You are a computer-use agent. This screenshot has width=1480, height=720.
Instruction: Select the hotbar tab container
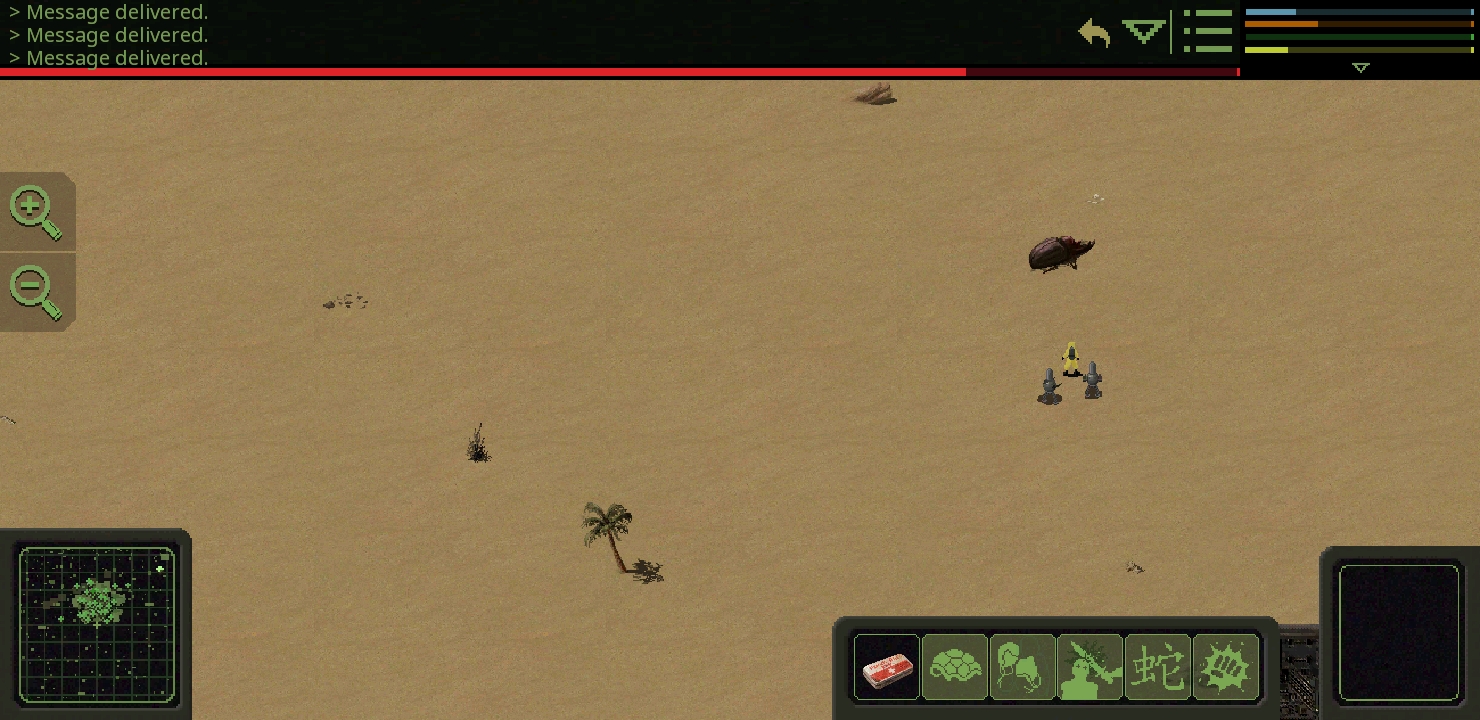pyautogui.click(x=1055, y=667)
